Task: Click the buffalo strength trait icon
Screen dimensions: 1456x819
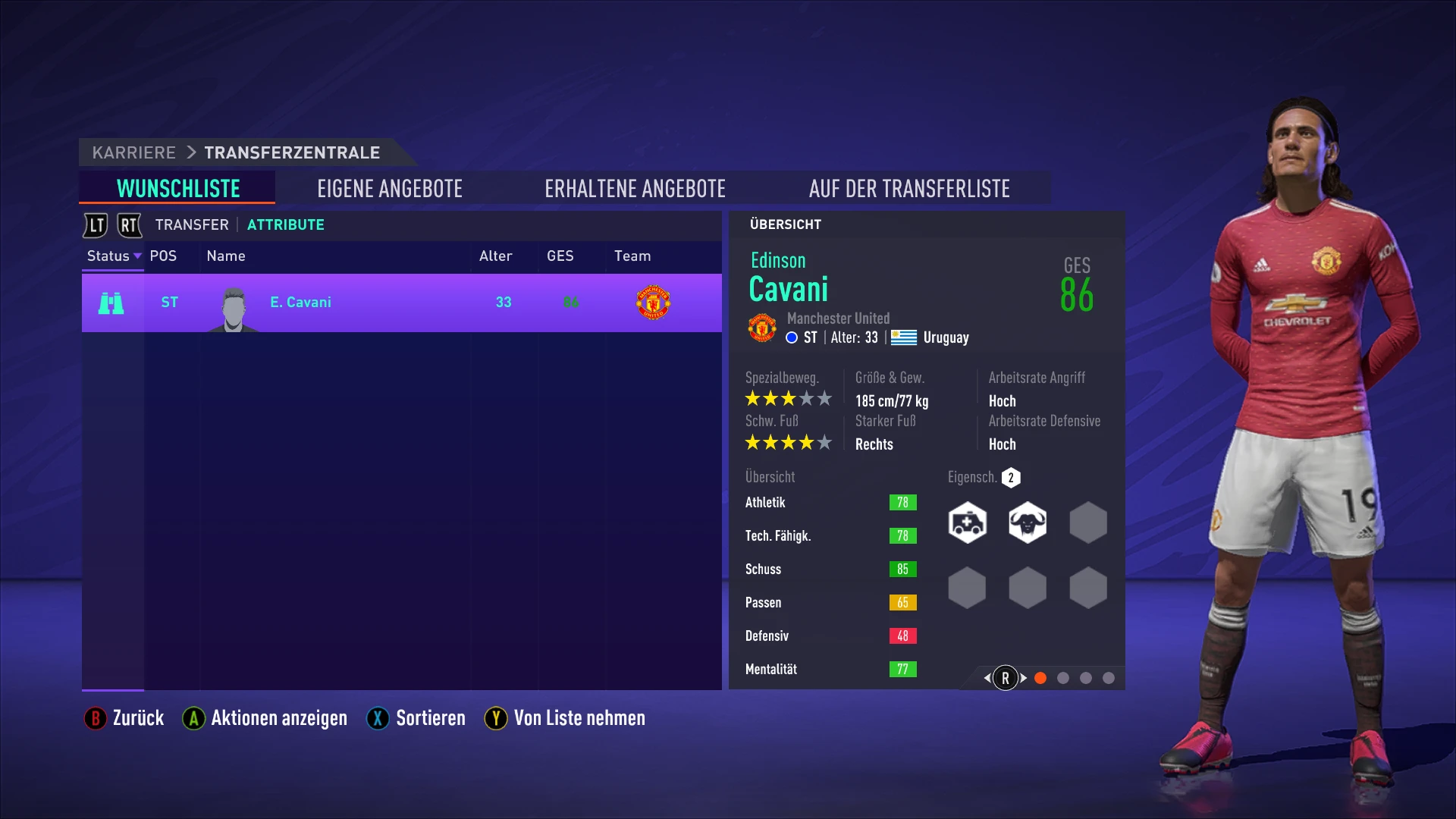Action: (1027, 522)
